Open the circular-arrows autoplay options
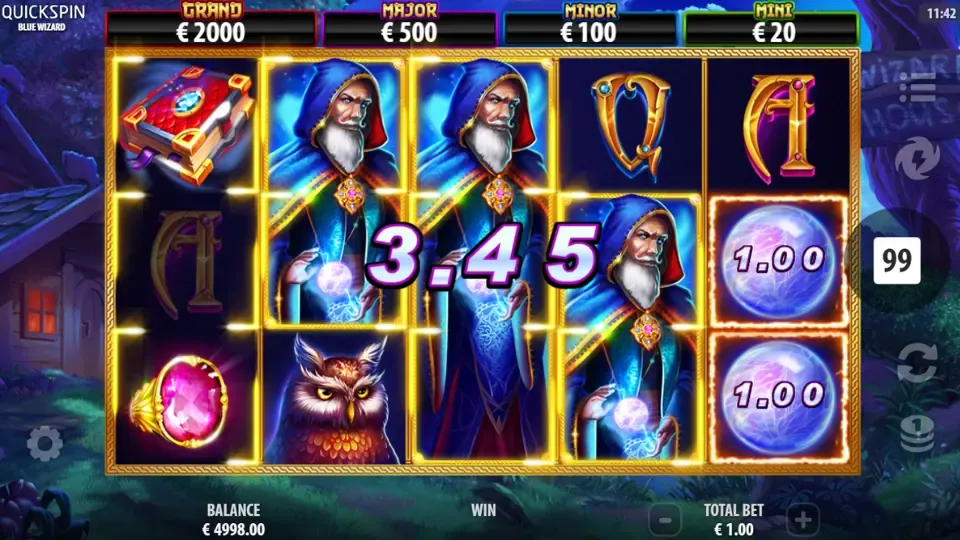Screen dimensions: 960x540 coord(916,362)
